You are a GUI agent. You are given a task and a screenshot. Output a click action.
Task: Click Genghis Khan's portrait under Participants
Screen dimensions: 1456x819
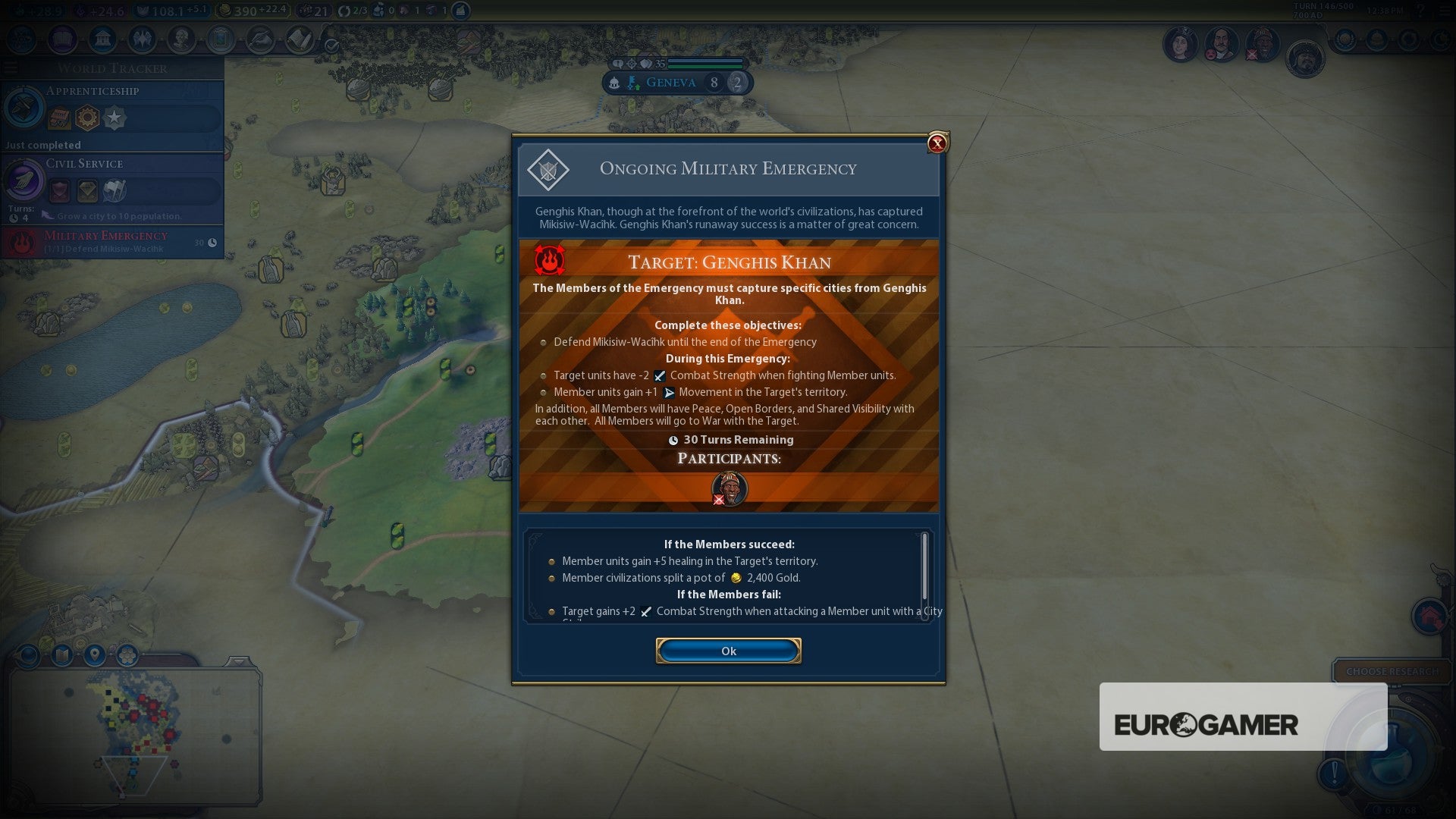pos(728,488)
